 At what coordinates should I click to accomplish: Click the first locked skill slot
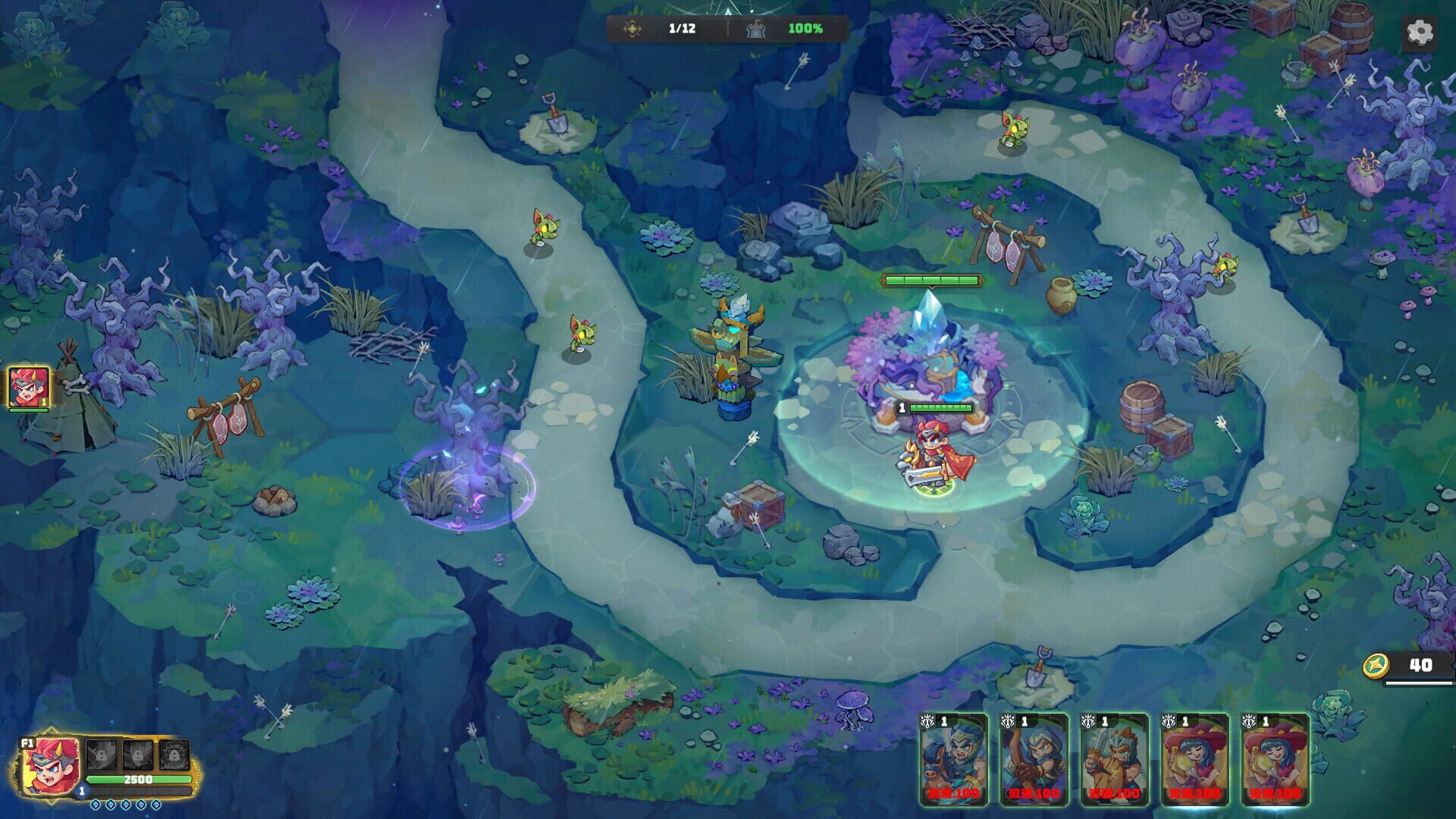(x=102, y=756)
